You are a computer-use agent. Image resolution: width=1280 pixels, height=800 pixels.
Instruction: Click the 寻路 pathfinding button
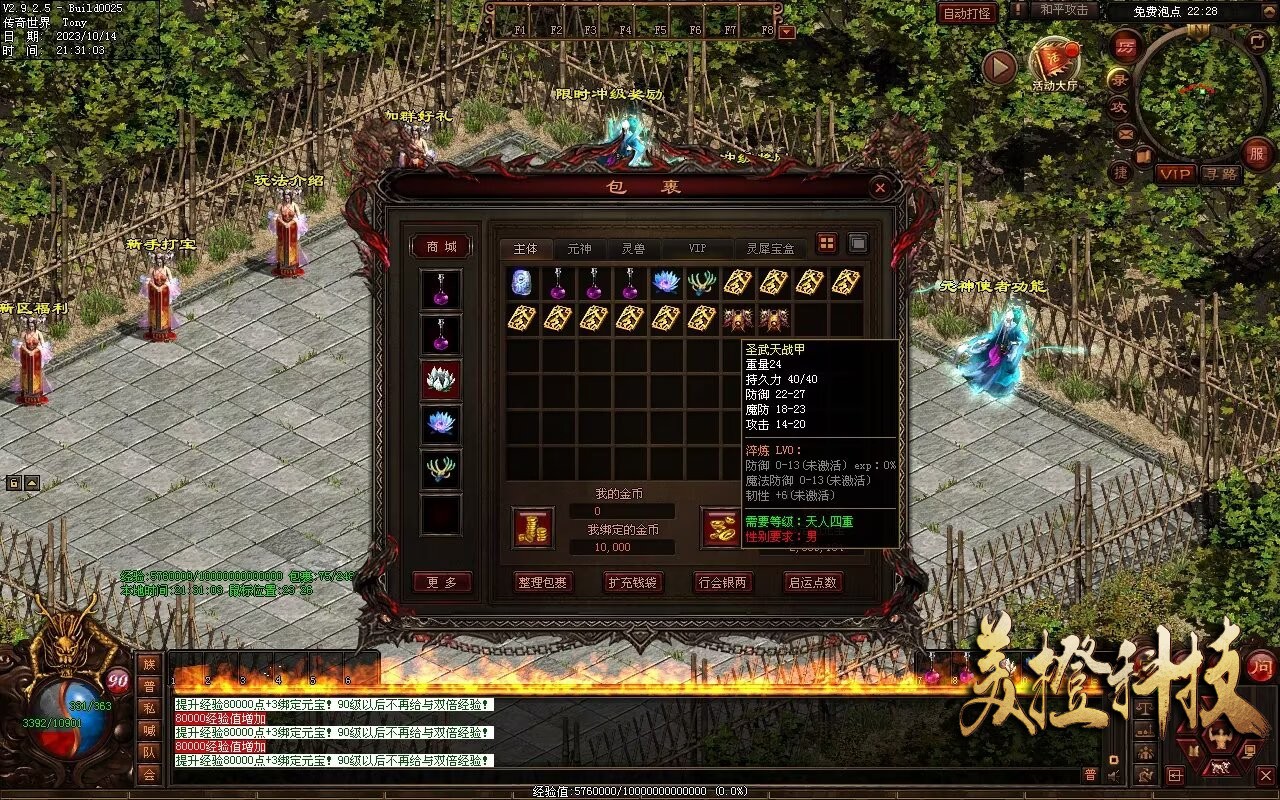click(1220, 174)
